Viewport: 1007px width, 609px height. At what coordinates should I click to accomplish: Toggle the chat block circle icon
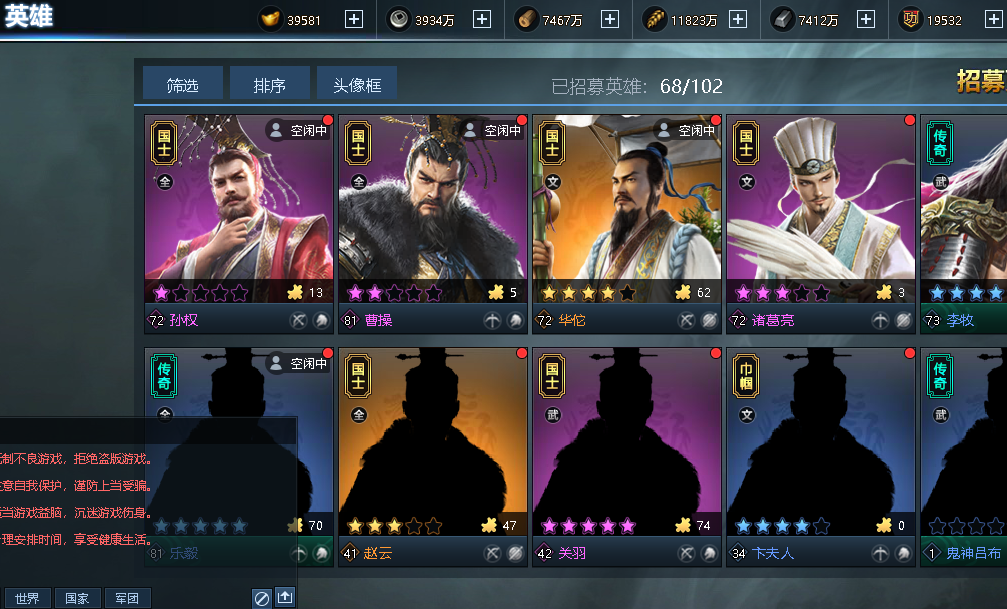tap(261, 597)
